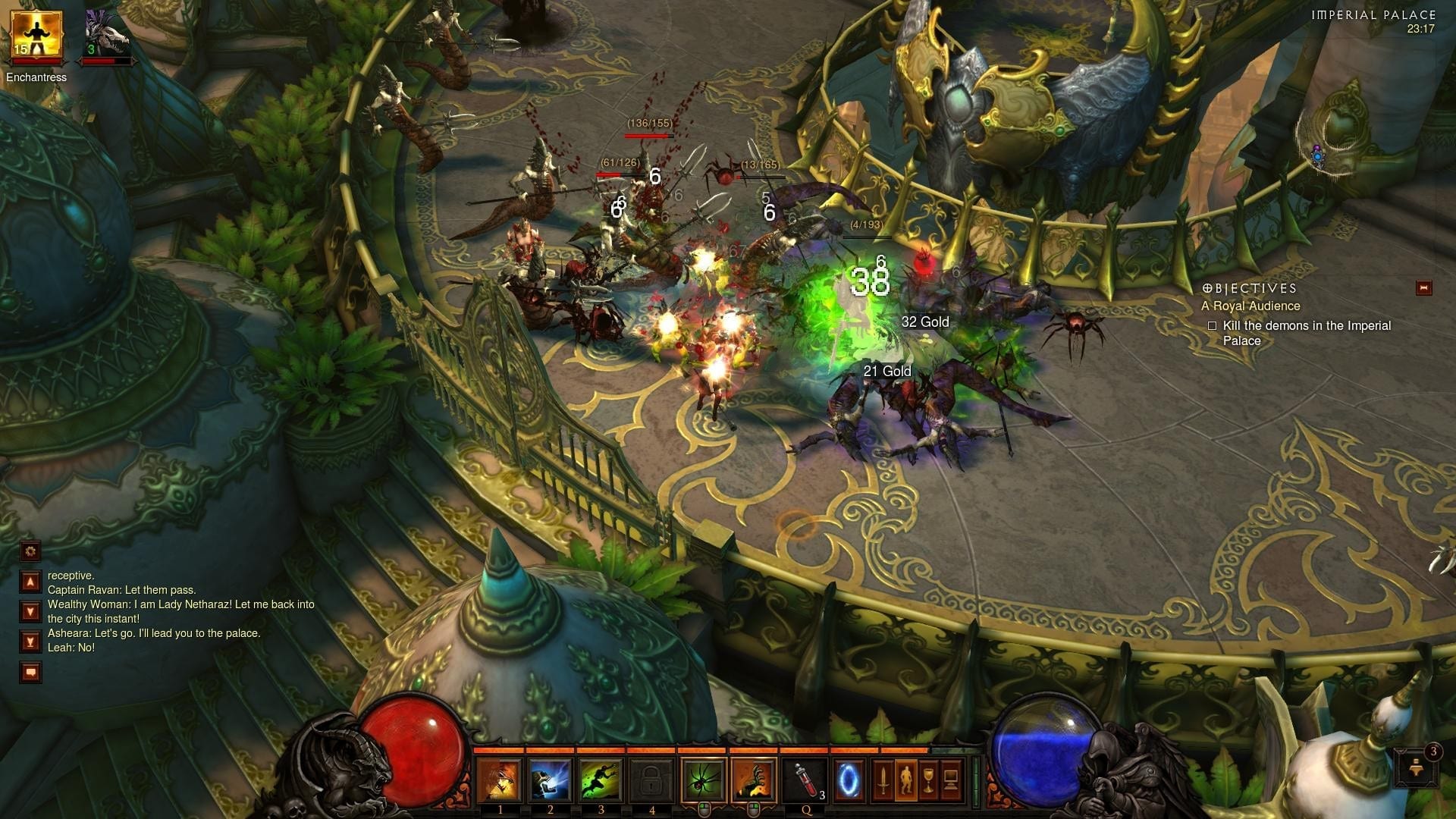Open chat settings via the gear icon
This screenshot has height=819, width=1456.
[x=29, y=551]
